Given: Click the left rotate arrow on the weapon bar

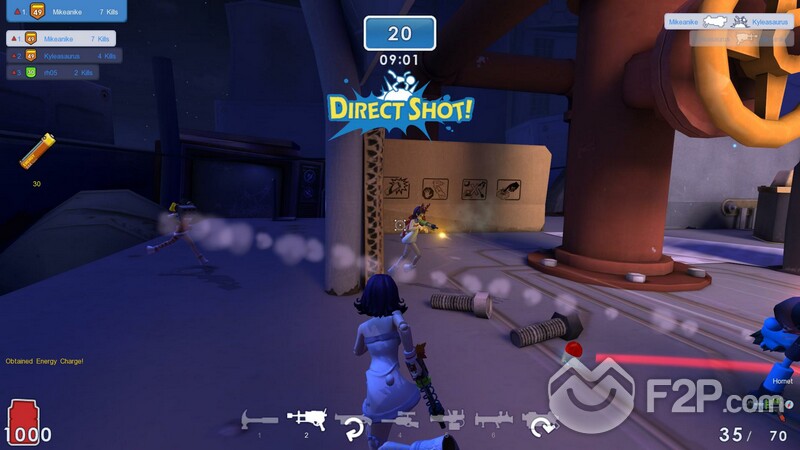Looking at the screenshot, I should (353, 429).
